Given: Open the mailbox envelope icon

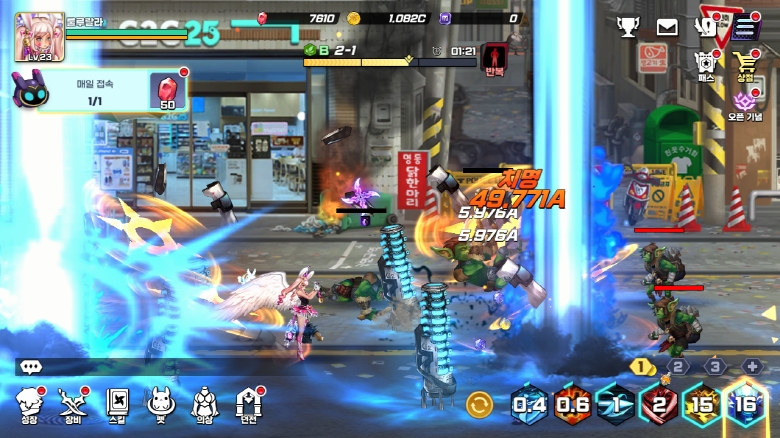Looking at the screenshot, I should [x=667, y=27].
